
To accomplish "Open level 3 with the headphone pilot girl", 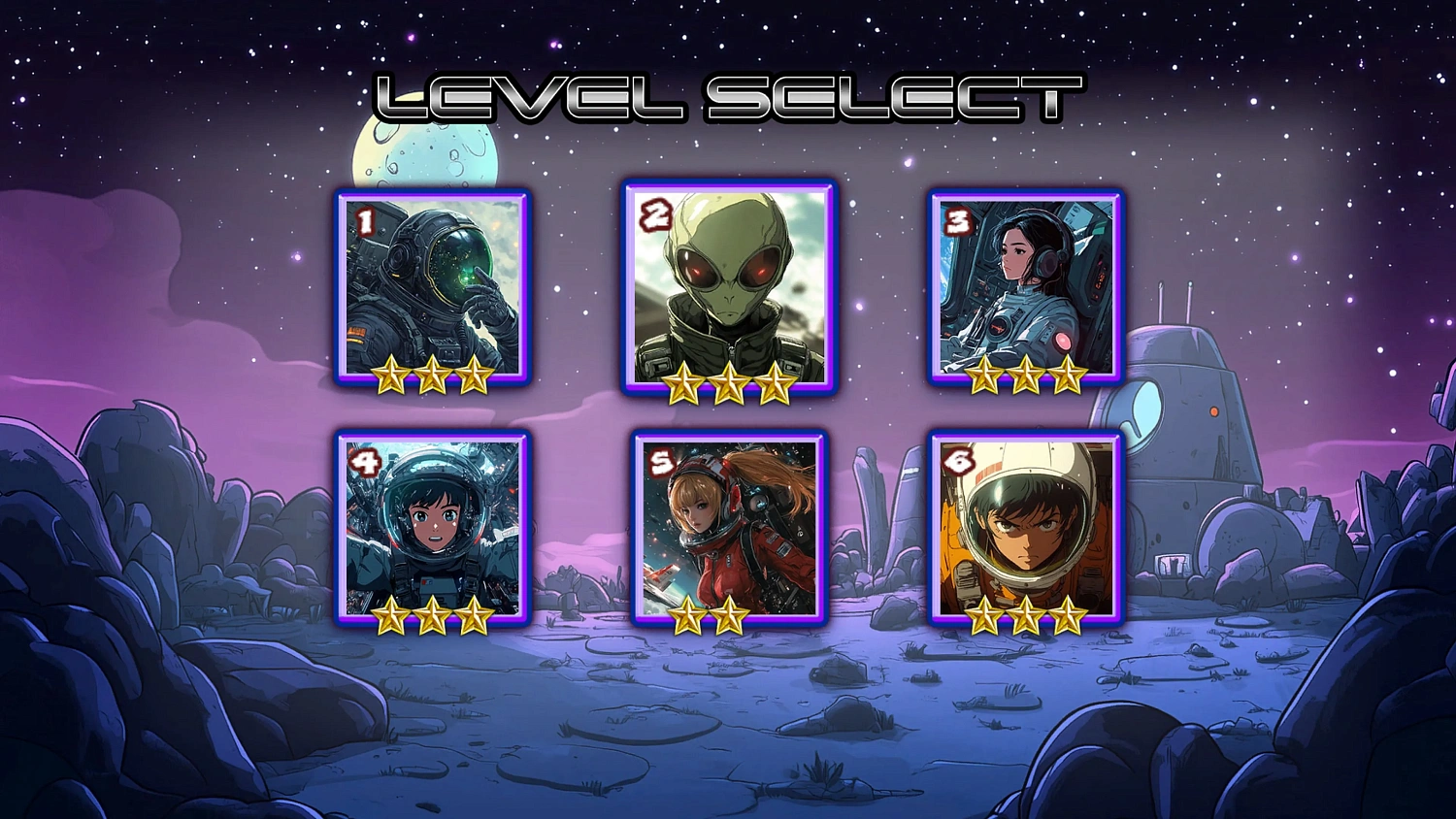I will 1026,286.
